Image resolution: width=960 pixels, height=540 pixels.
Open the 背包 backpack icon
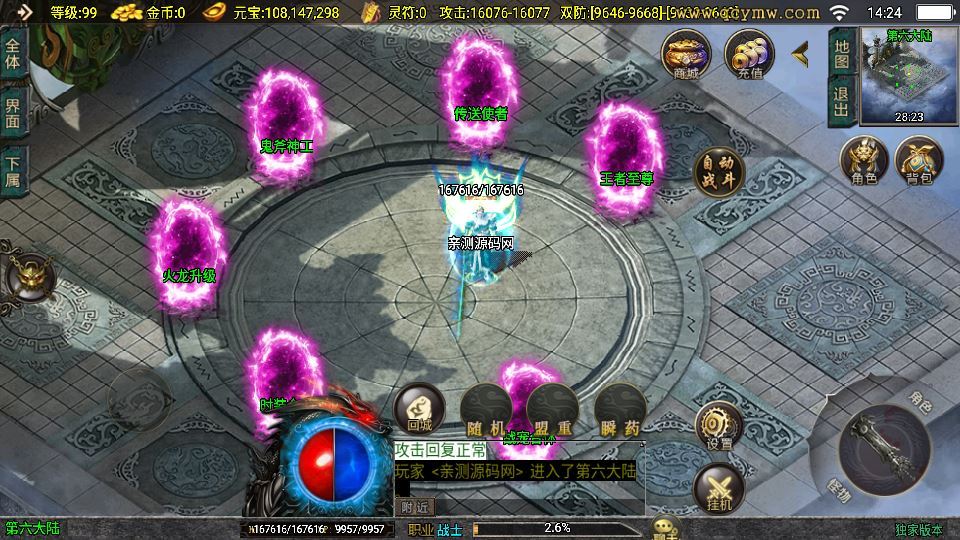919,161
